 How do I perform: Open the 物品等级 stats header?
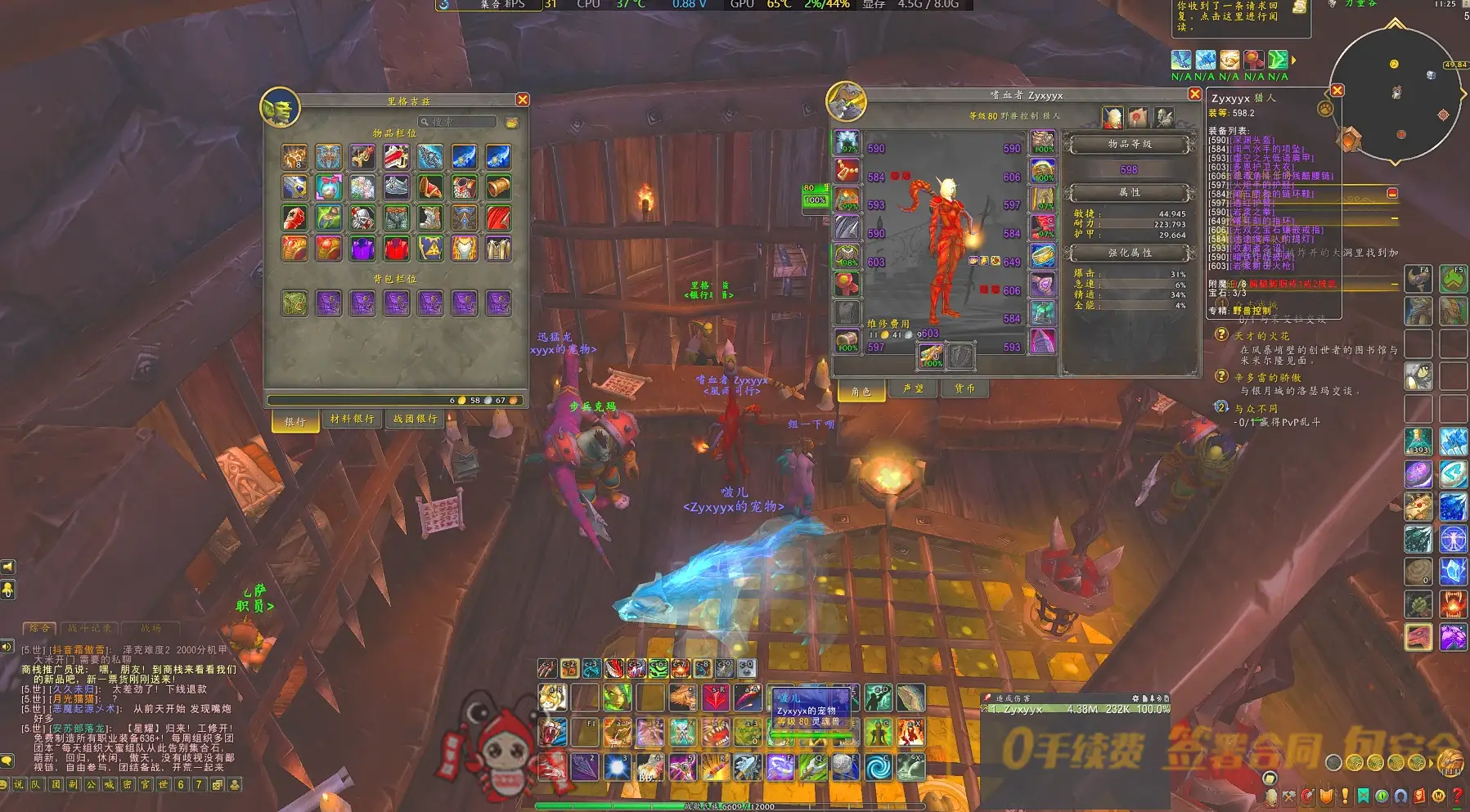click(x=1129, y=145)
